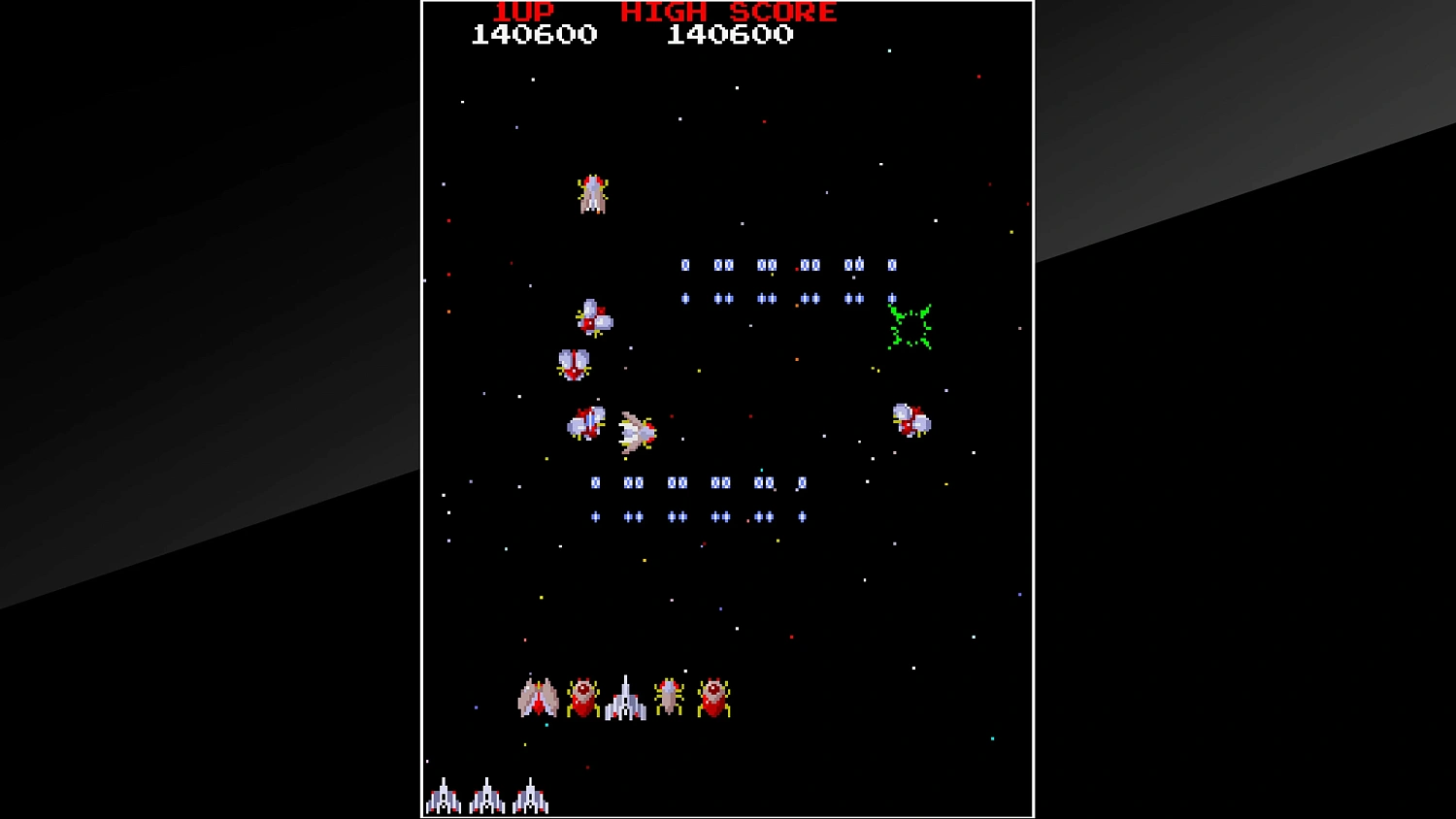
Task: Click the lone Galaga boss near the top
Action: [592, 193]
